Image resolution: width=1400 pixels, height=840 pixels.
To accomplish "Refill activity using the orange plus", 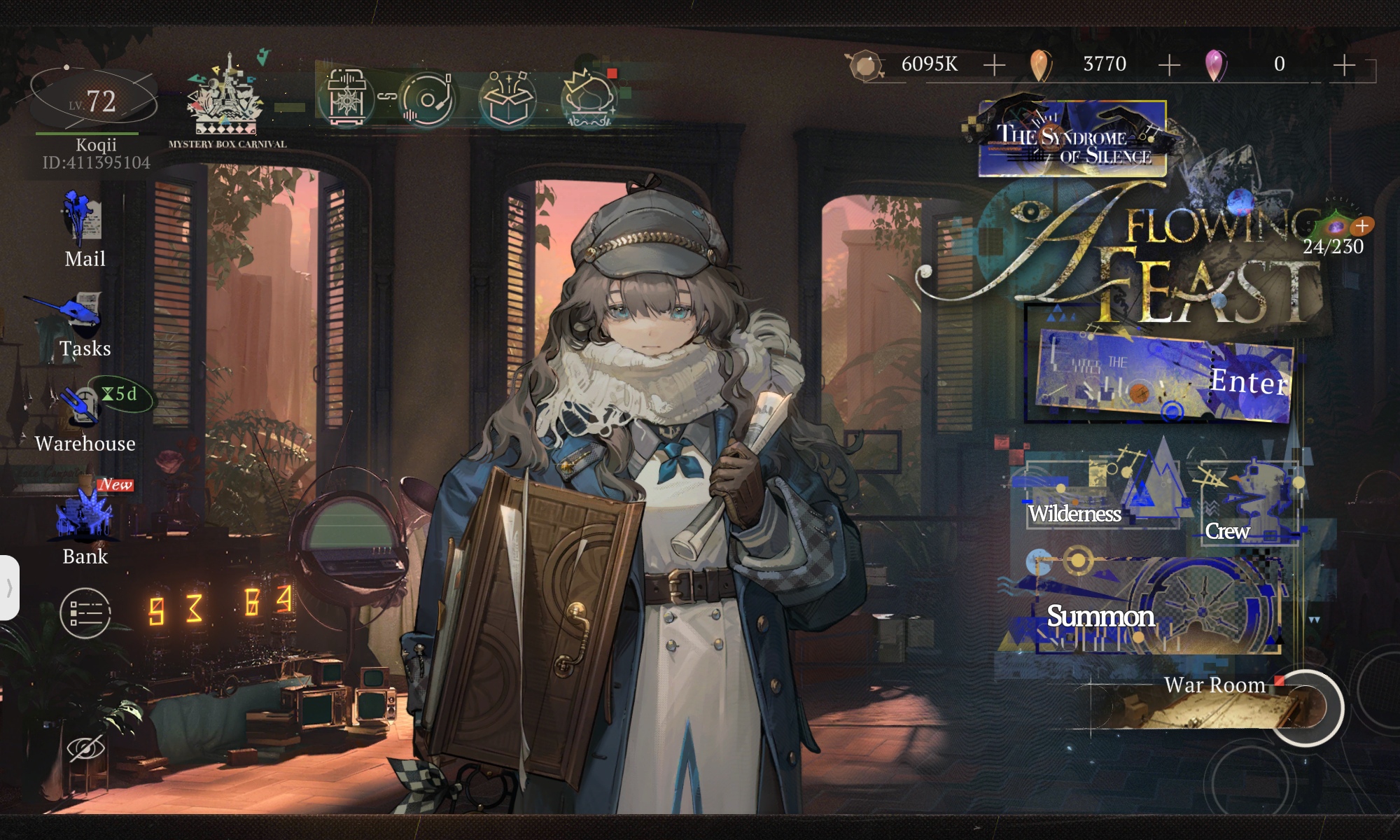I will pos(1362,225).
